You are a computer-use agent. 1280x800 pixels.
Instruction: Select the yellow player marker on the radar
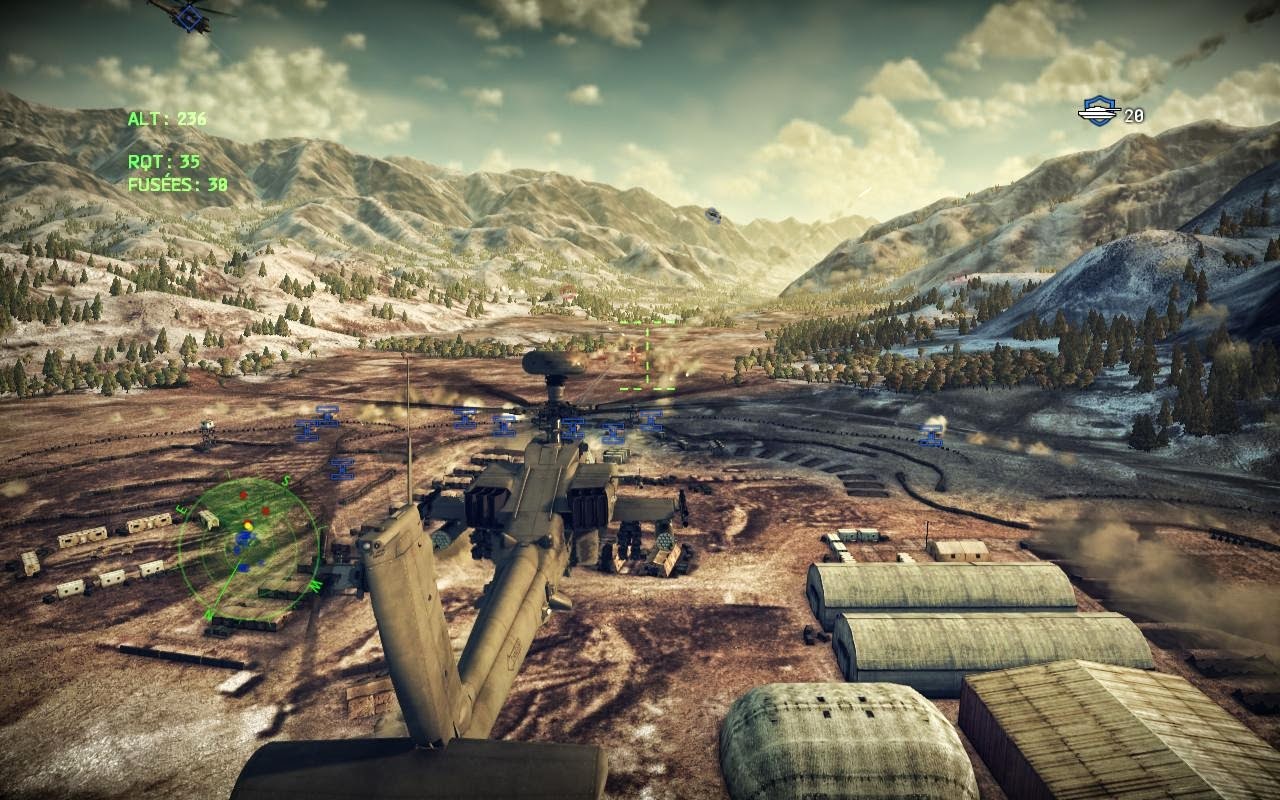click(249, 526)
